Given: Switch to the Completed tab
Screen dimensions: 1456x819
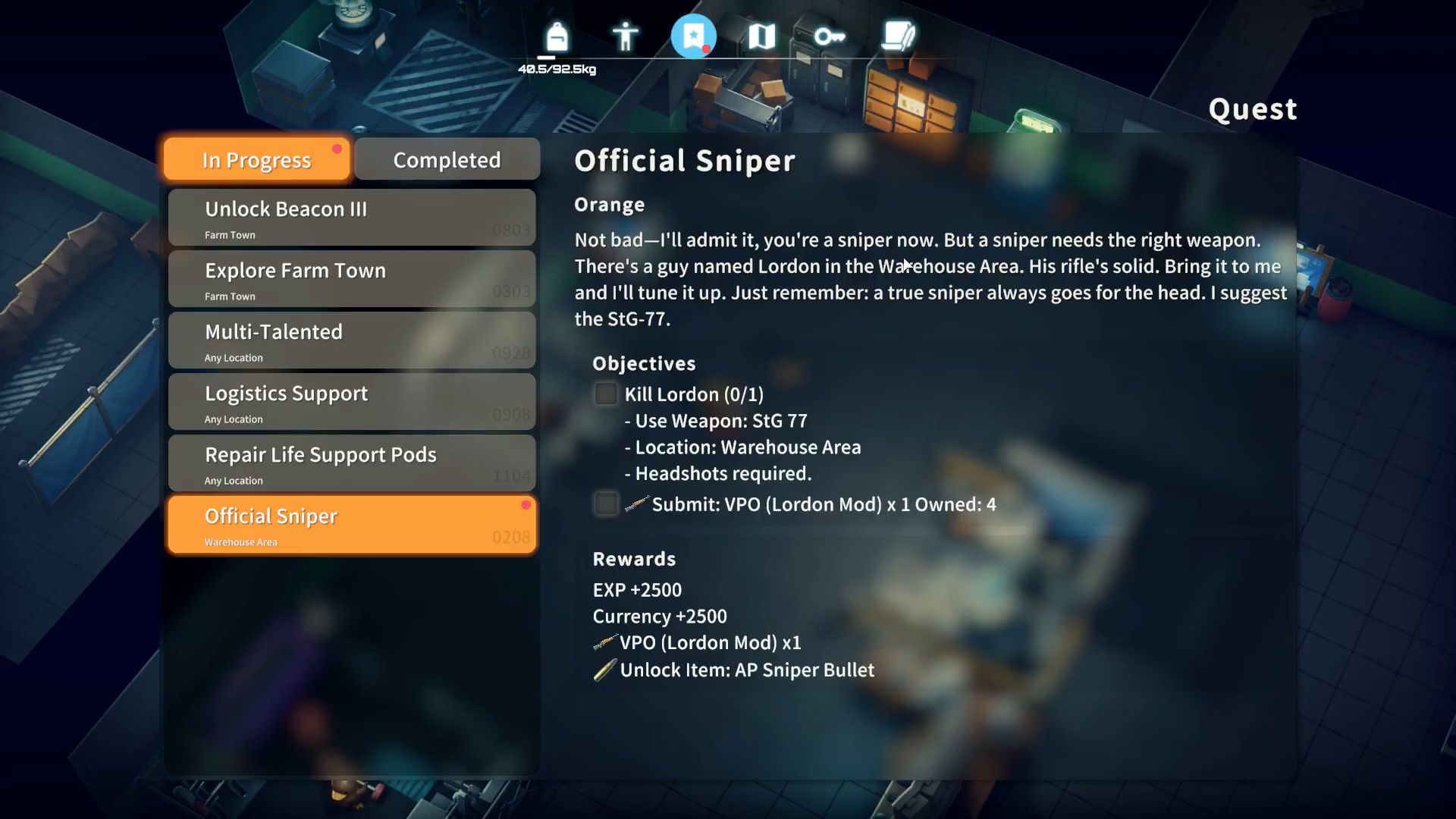Looking at the screenshot, I should (x=446, y=159).
